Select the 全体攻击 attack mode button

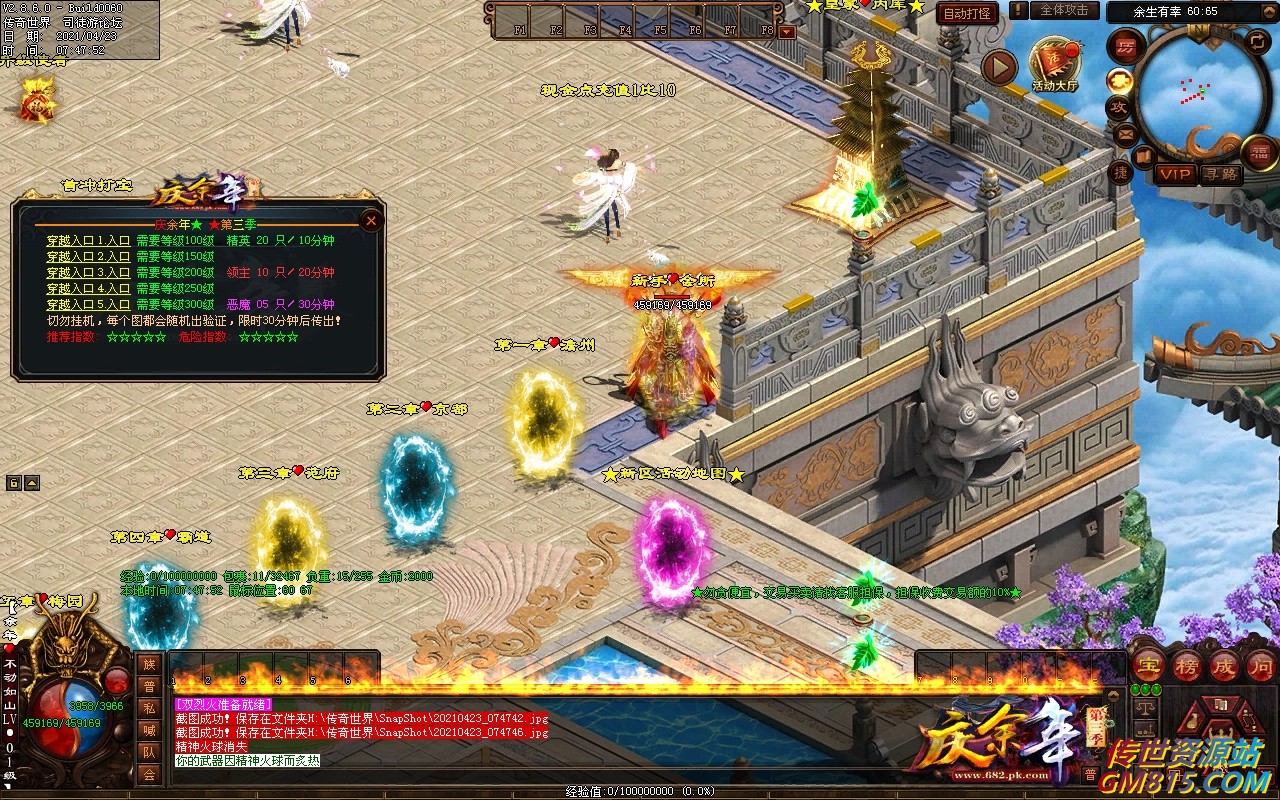1064,10
